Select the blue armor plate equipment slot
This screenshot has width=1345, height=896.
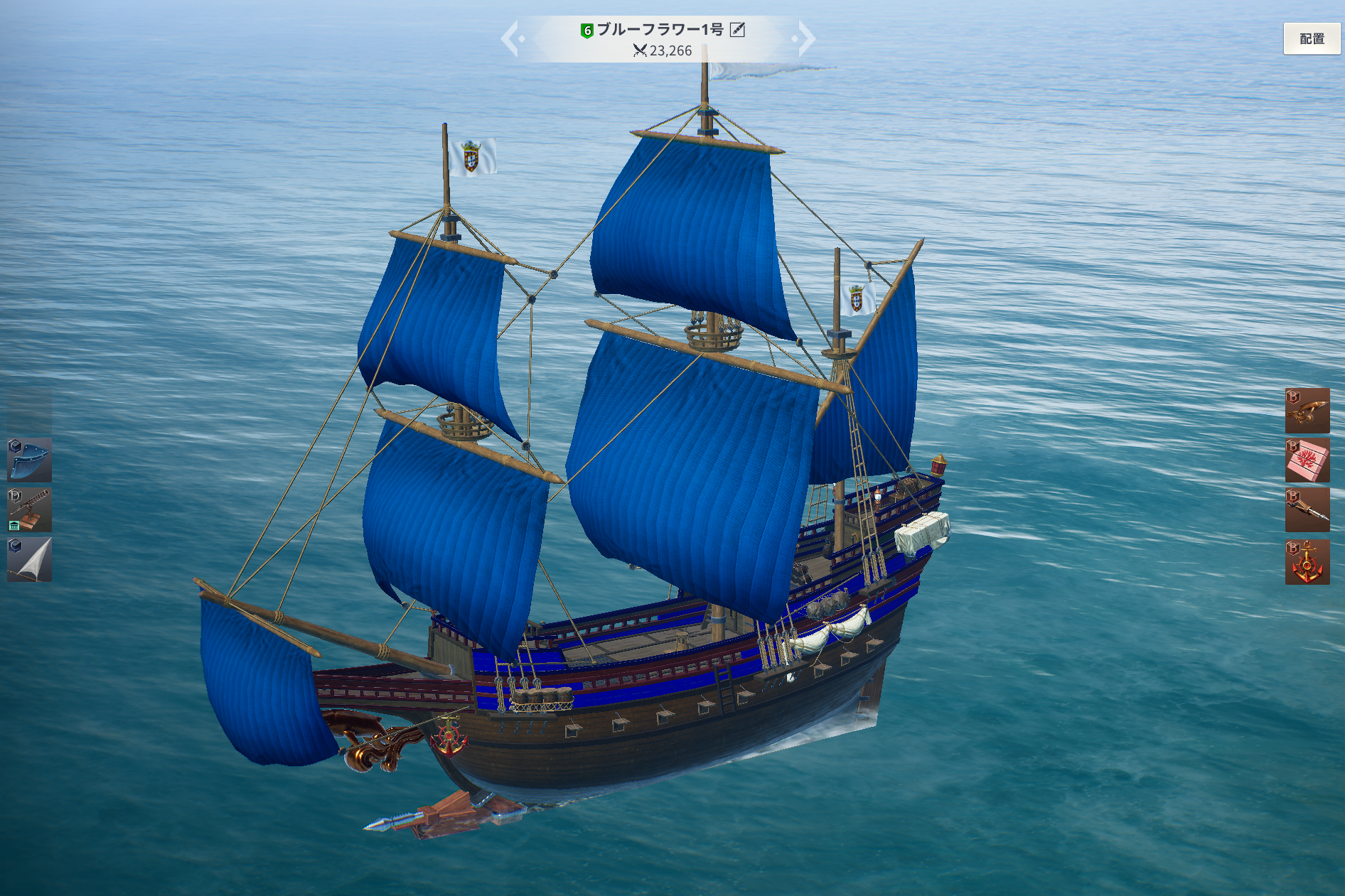[x=29, y=460]
